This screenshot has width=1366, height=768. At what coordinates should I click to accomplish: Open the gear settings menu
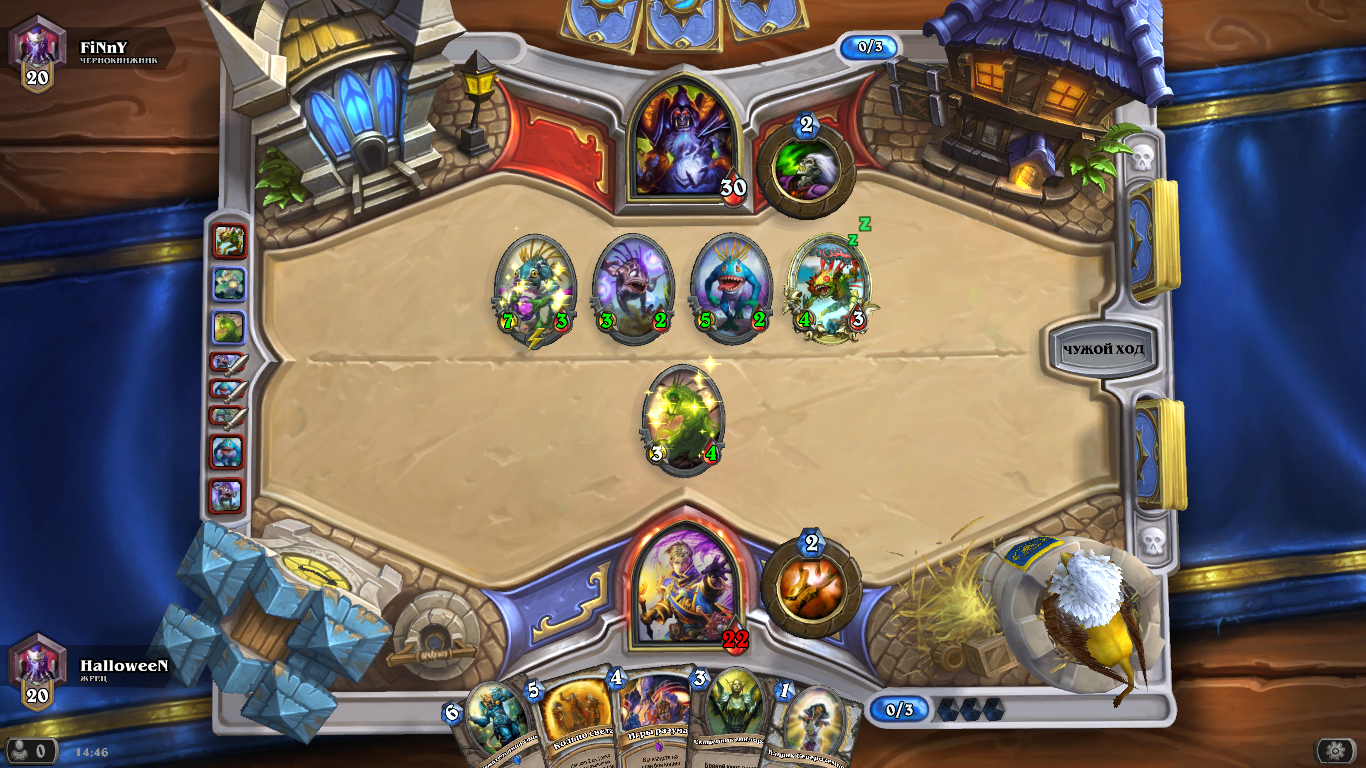click(1334, 750)
